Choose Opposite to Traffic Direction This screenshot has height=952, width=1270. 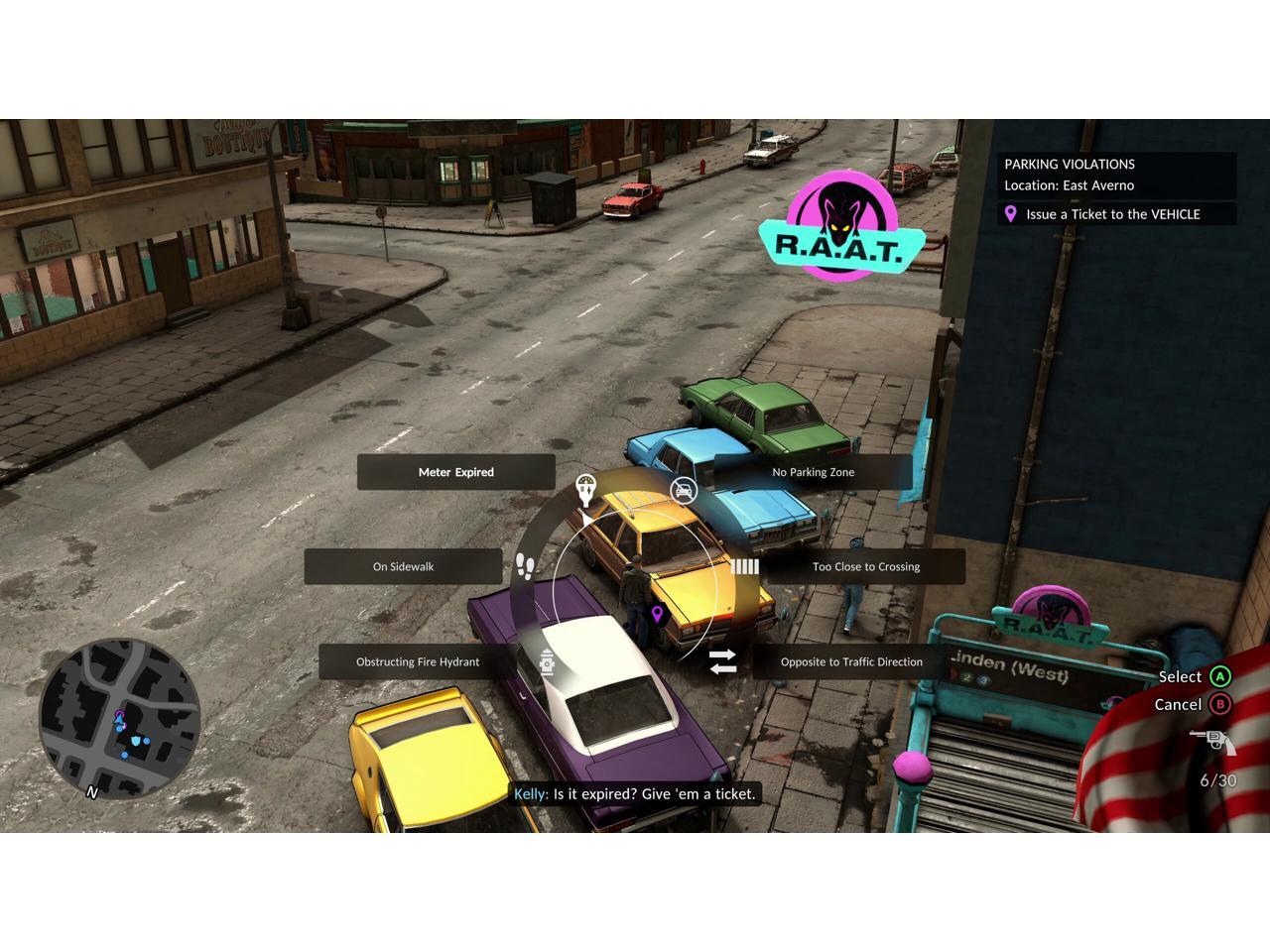pos(850,661)
